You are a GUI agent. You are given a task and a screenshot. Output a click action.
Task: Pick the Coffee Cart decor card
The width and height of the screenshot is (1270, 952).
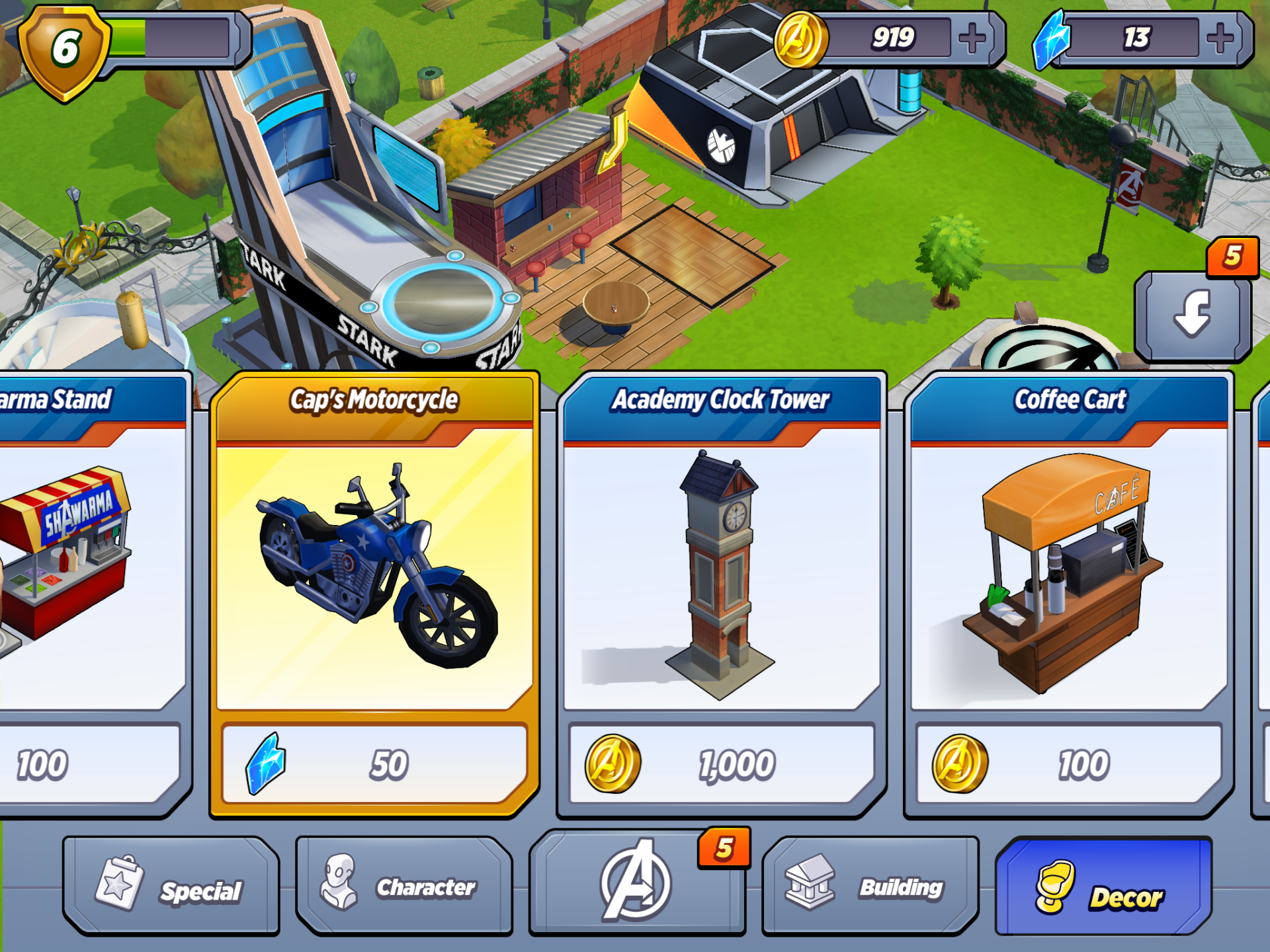coord(1069,569)
